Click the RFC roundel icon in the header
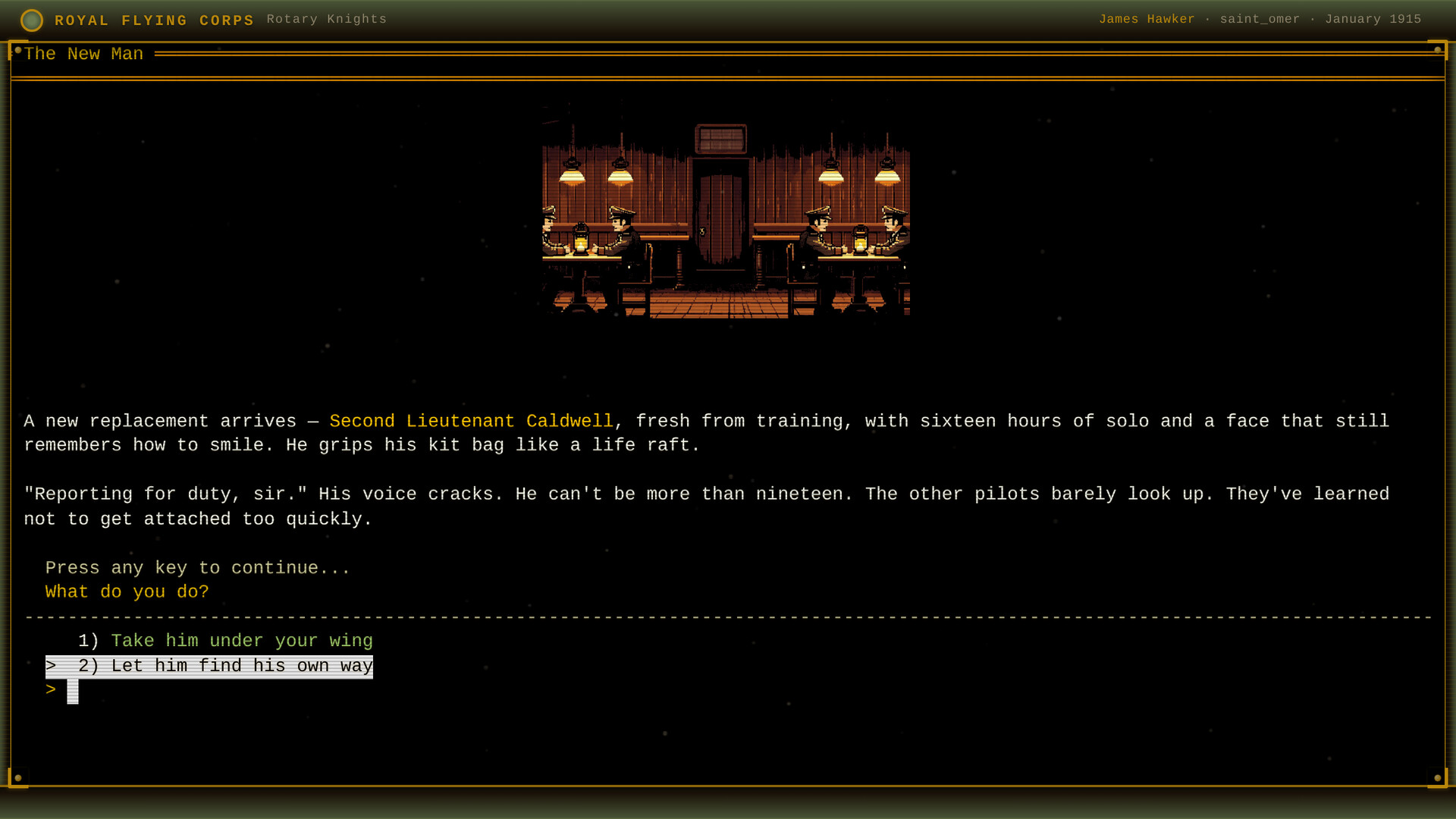Image resolution: width=1456 pixels, height=819 pixels. click(32, 20)
